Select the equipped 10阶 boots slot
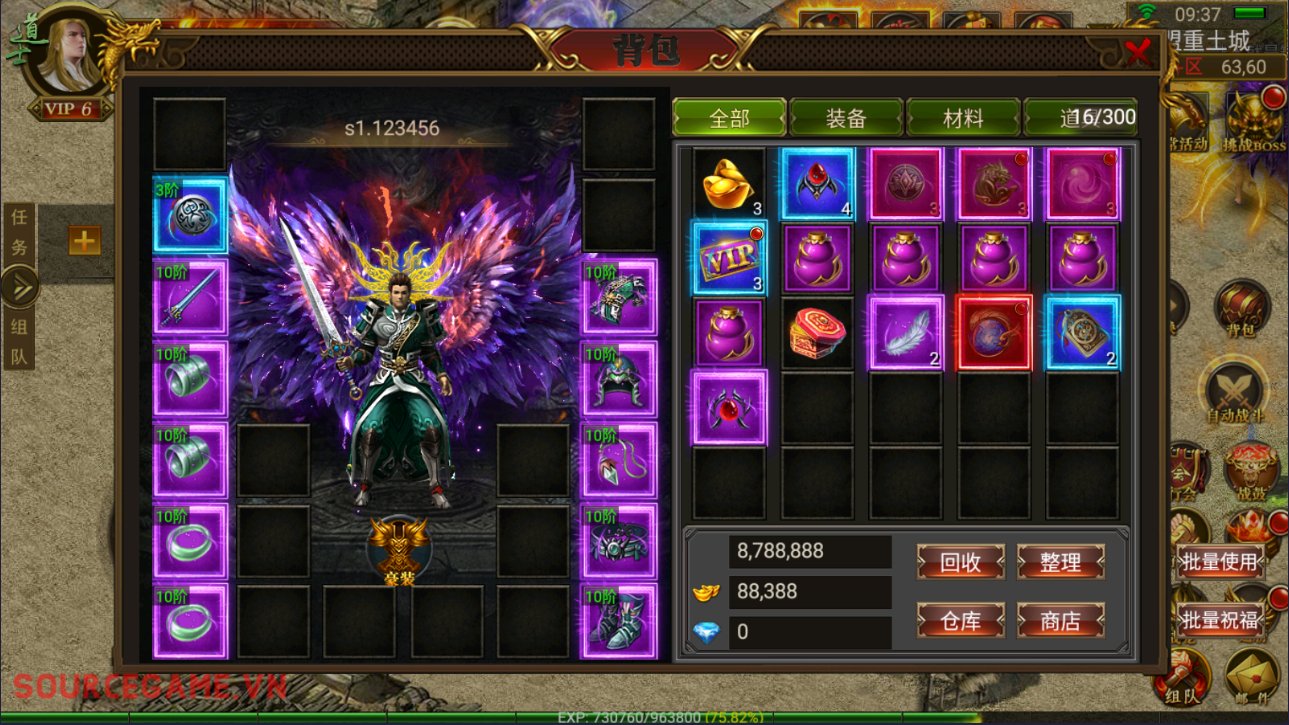The image size is (1289, 725). tap(620, 622)
